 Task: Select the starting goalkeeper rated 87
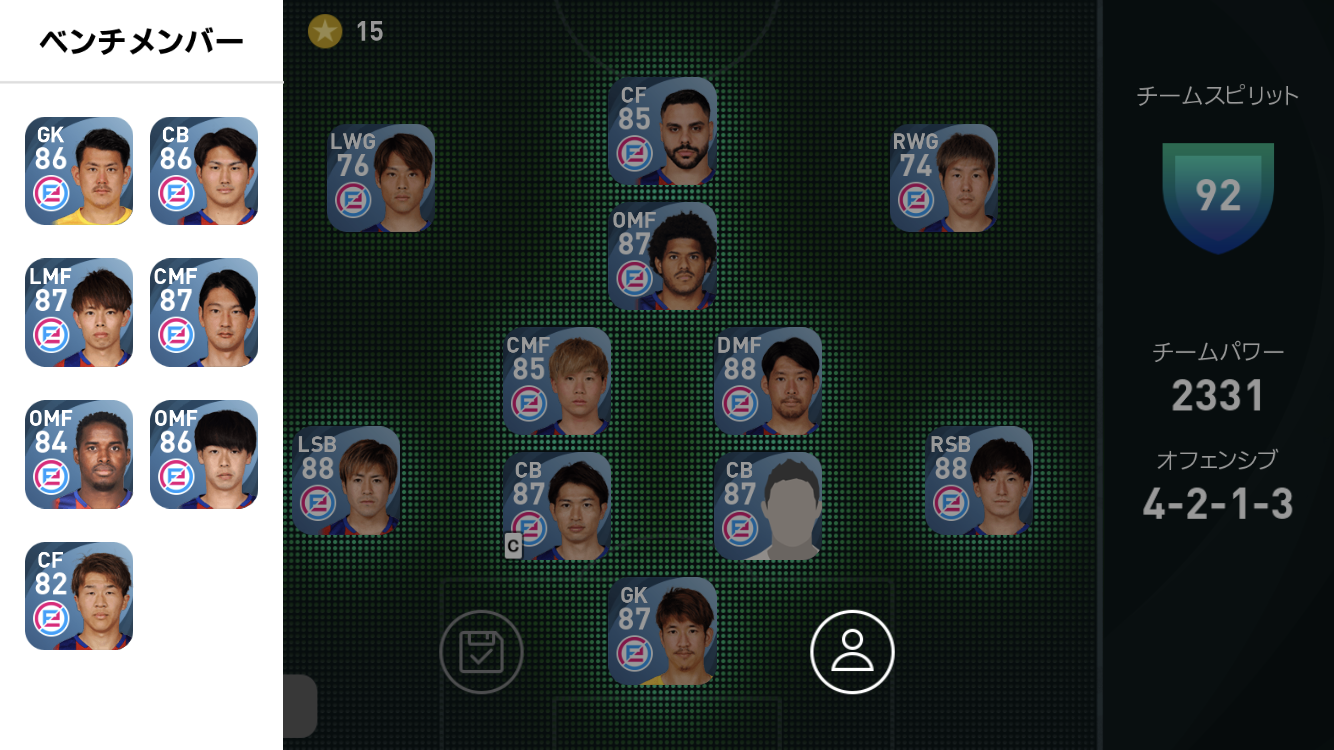662,631
